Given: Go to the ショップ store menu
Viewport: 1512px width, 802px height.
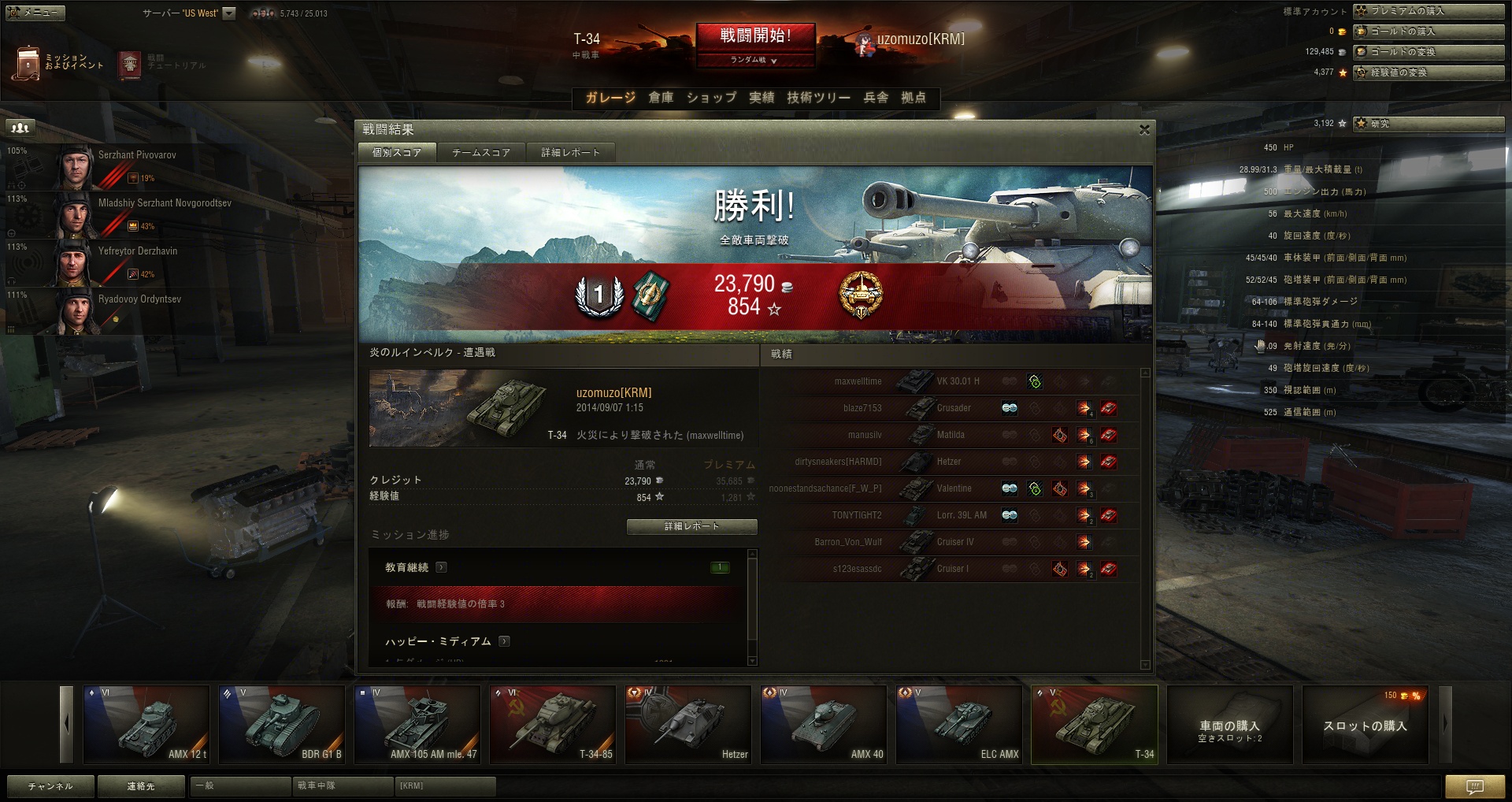Looking at the screenshot, I should pos(711,98).
